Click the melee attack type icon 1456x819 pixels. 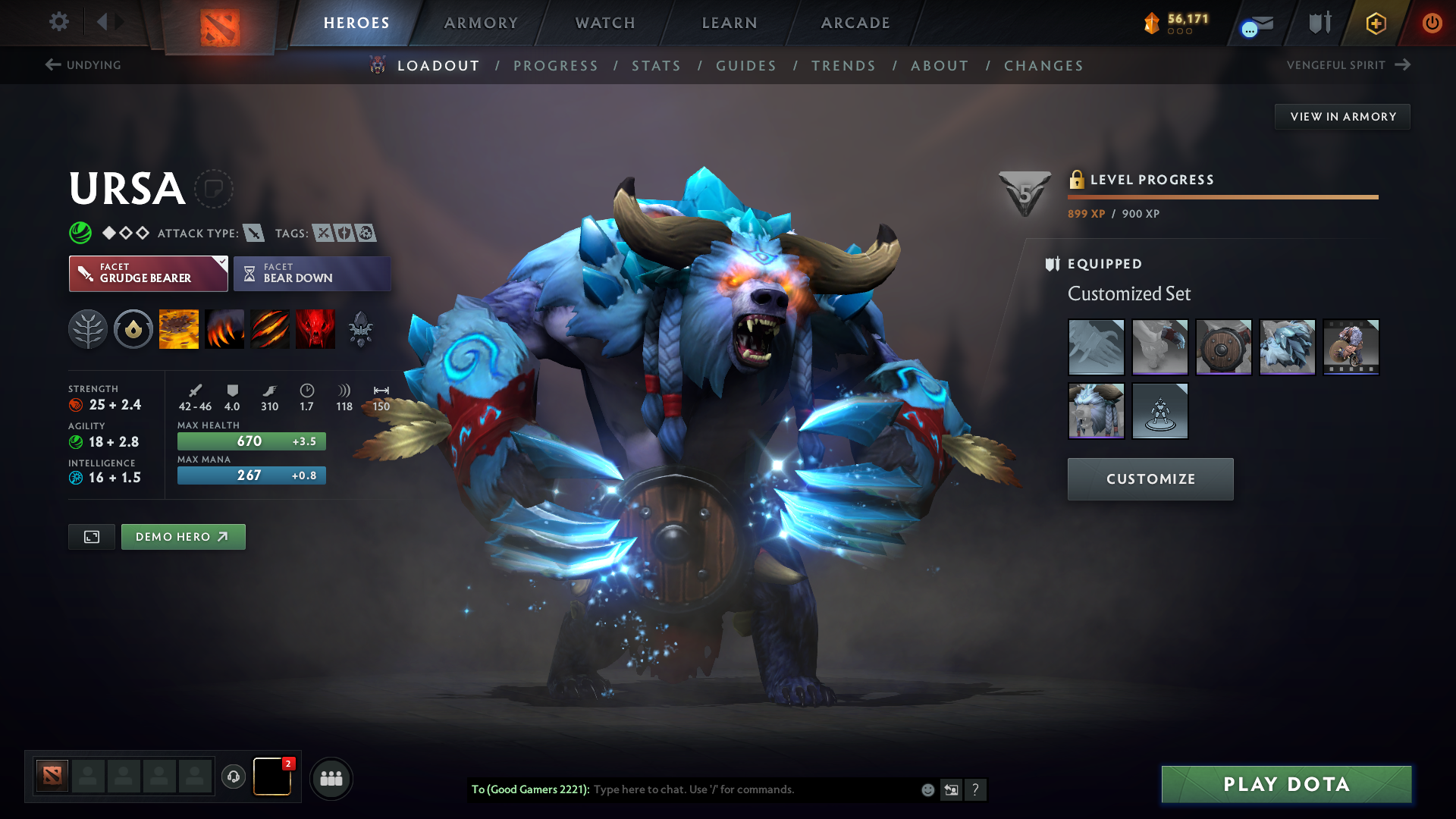(253, 234)
